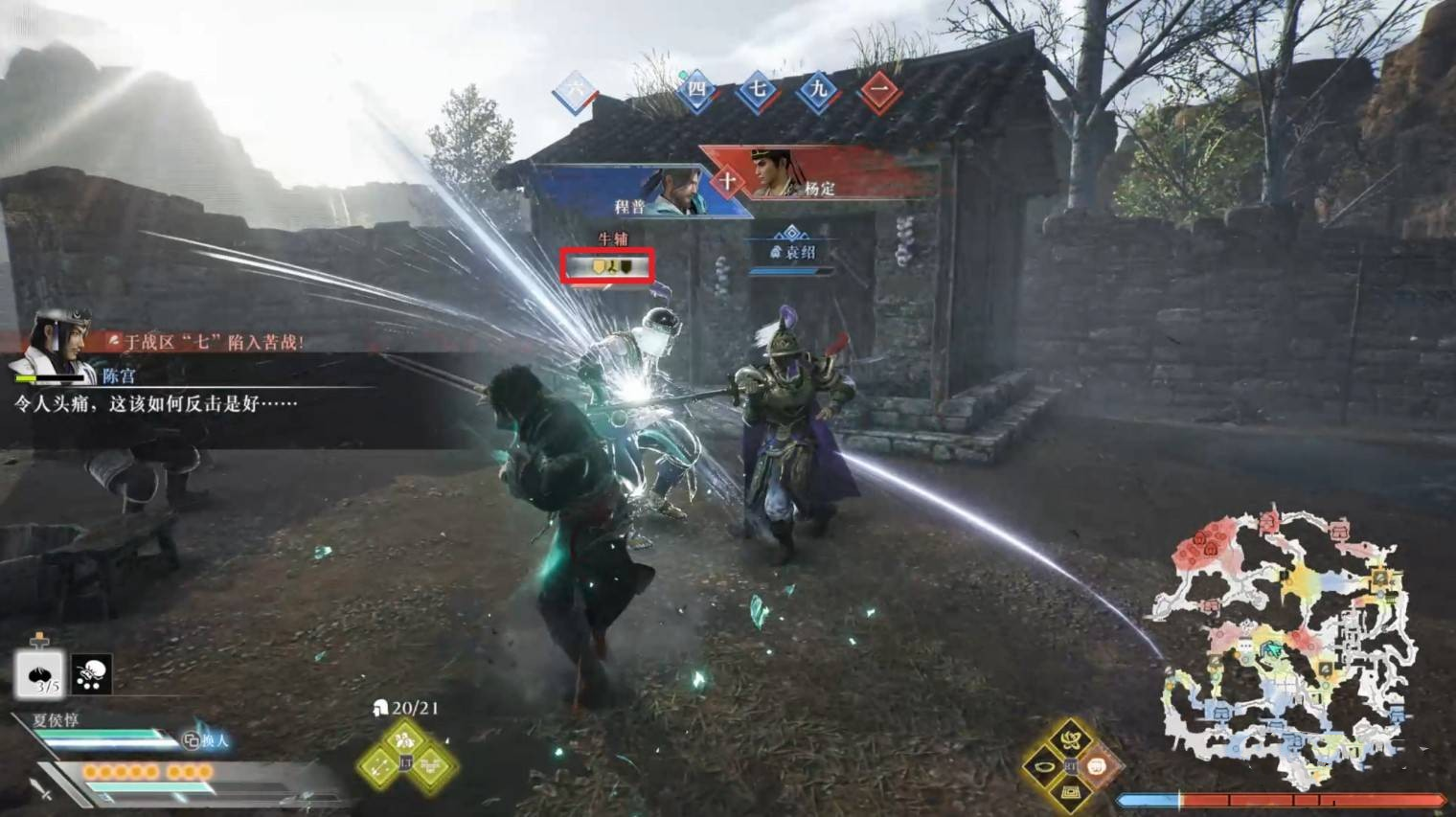Activate the left green tactic with arrows
The width and height of the screenshot is (1456, 817).
pyautogui.click(x=379, y=765)
